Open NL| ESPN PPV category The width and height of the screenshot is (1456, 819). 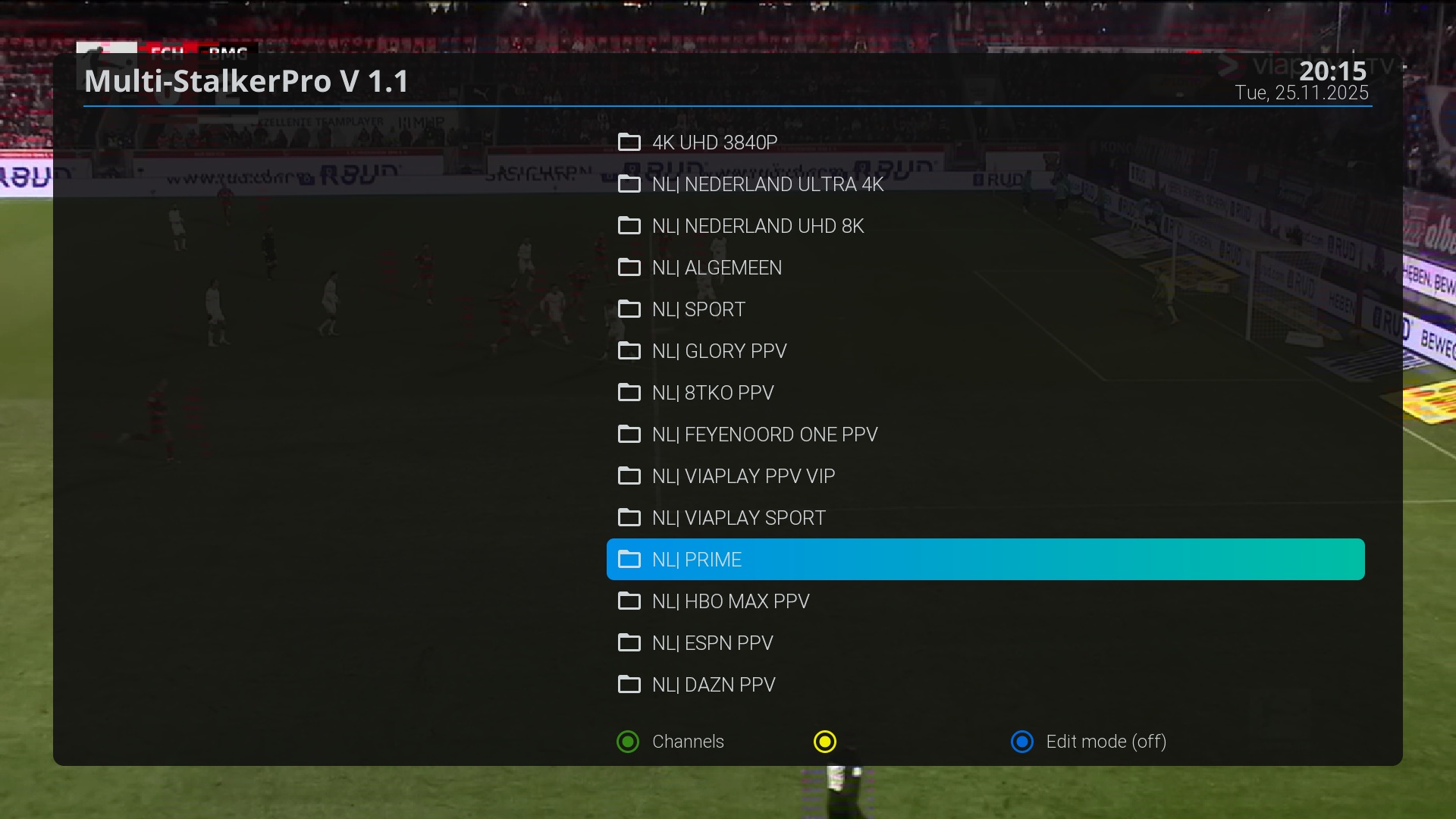coord(712,643)
